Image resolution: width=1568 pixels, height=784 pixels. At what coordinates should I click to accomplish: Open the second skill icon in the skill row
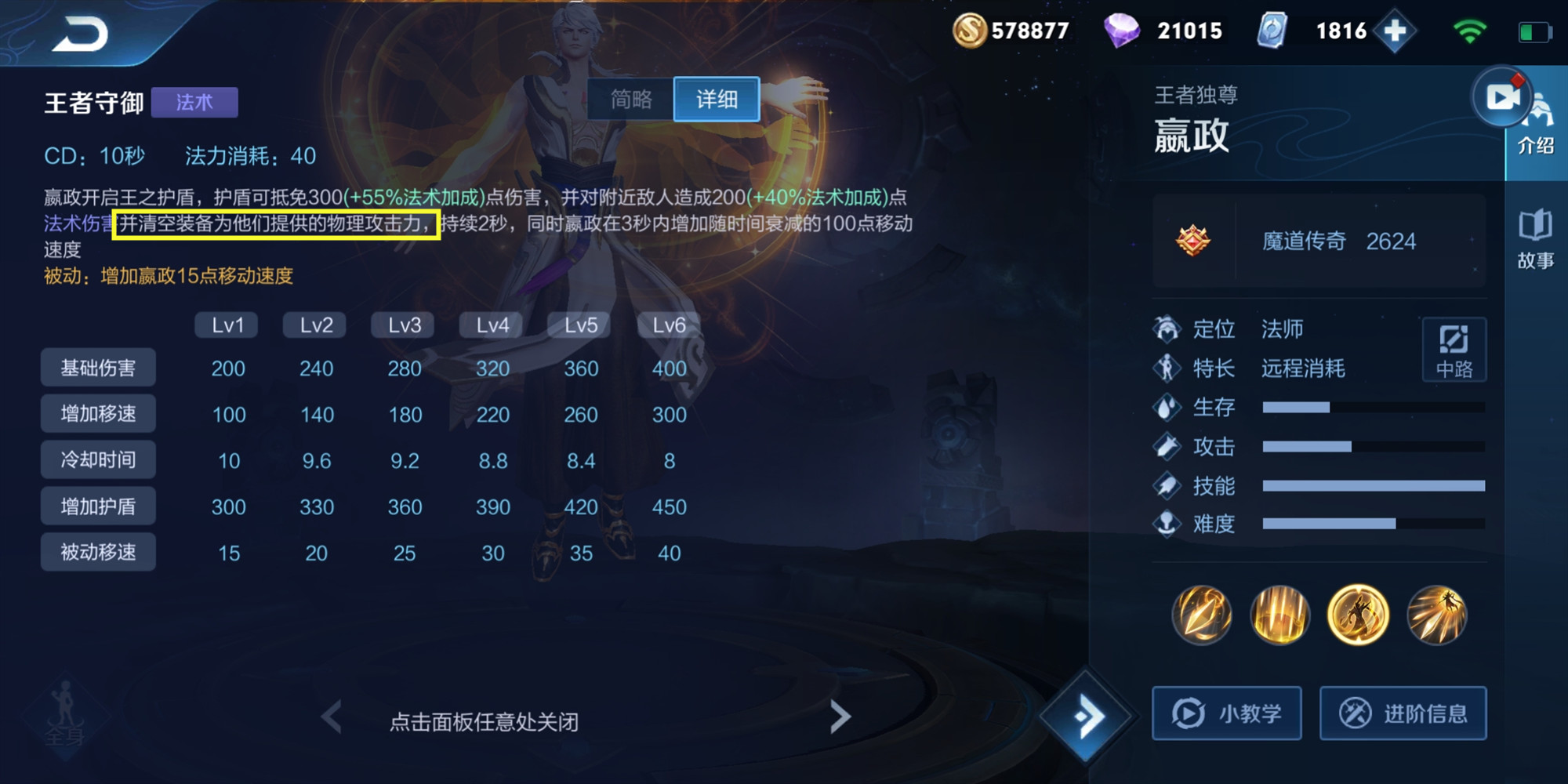click(1279, 616)
